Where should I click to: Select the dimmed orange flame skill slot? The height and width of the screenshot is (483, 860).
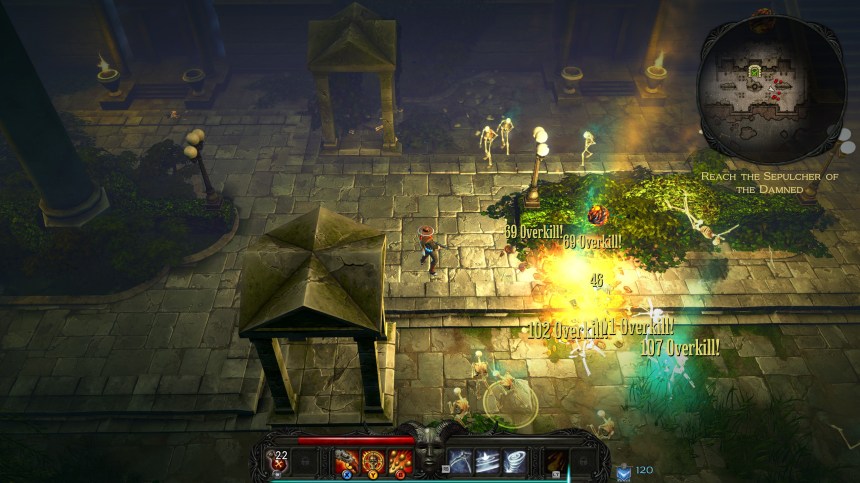pyautogui.click(x=555, y=461)
